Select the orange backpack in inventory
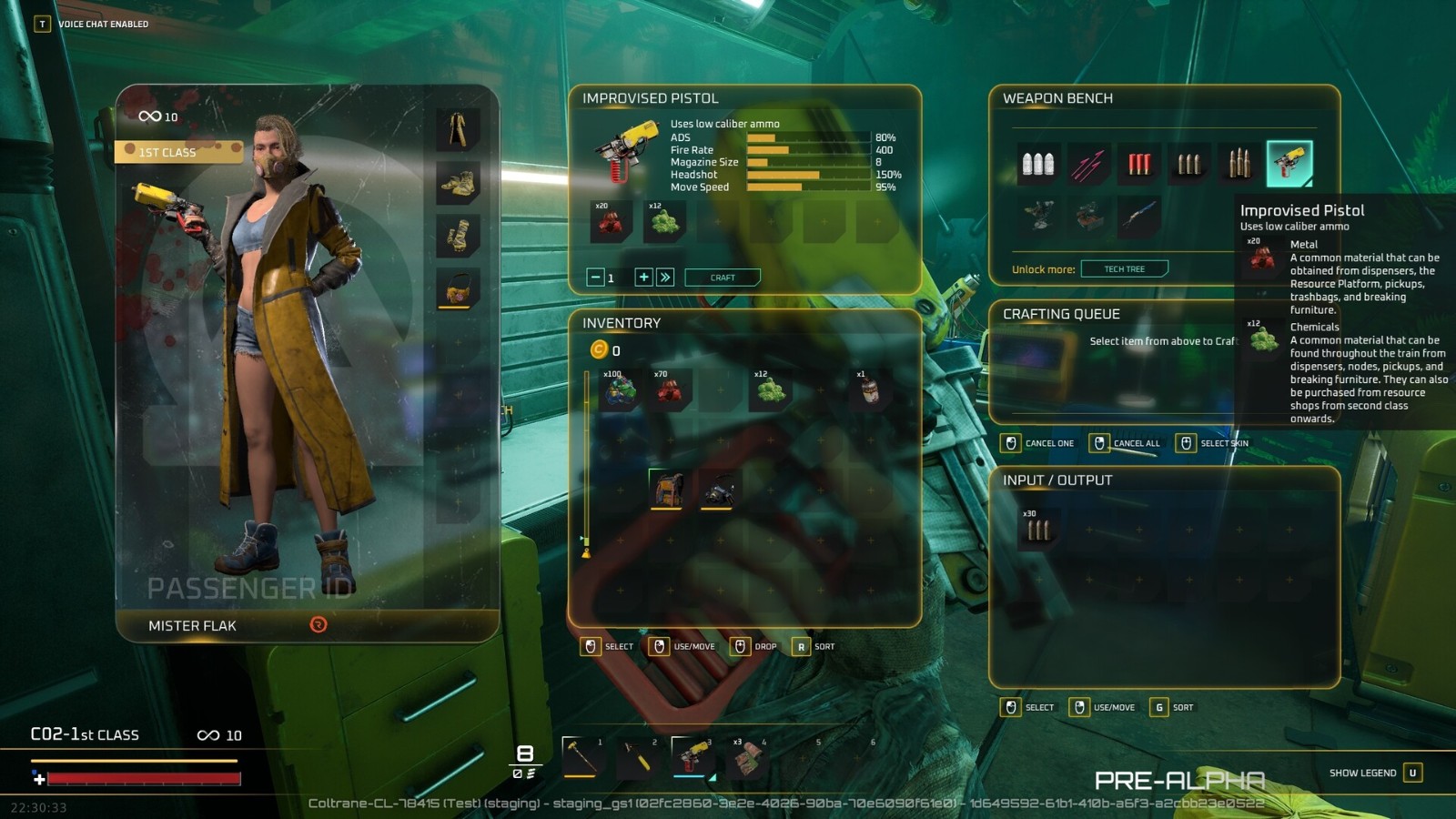This screenshot has width=1456, height=819. tap(667, 490)
